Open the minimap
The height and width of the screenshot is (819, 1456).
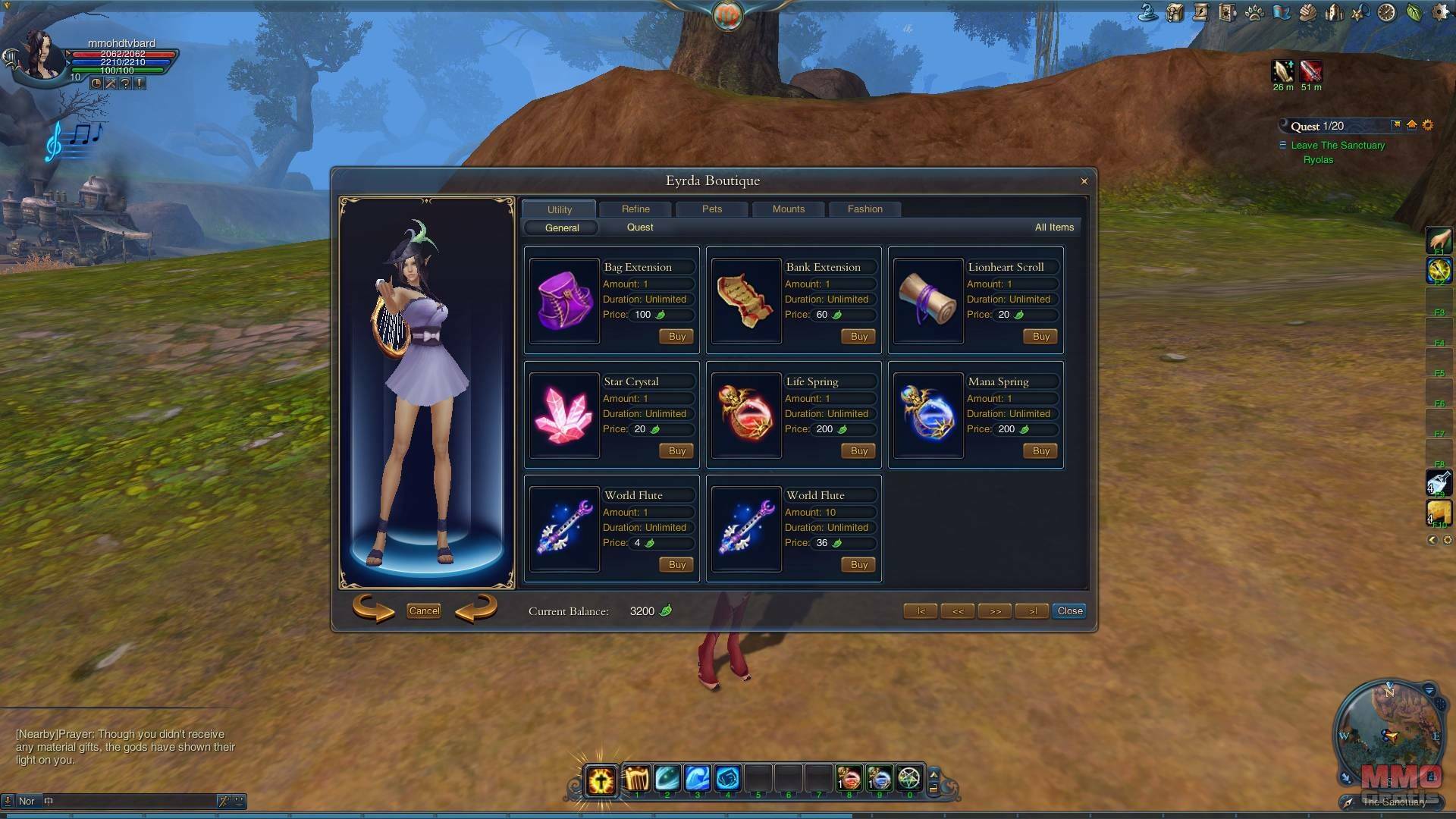coord(1389,733)
